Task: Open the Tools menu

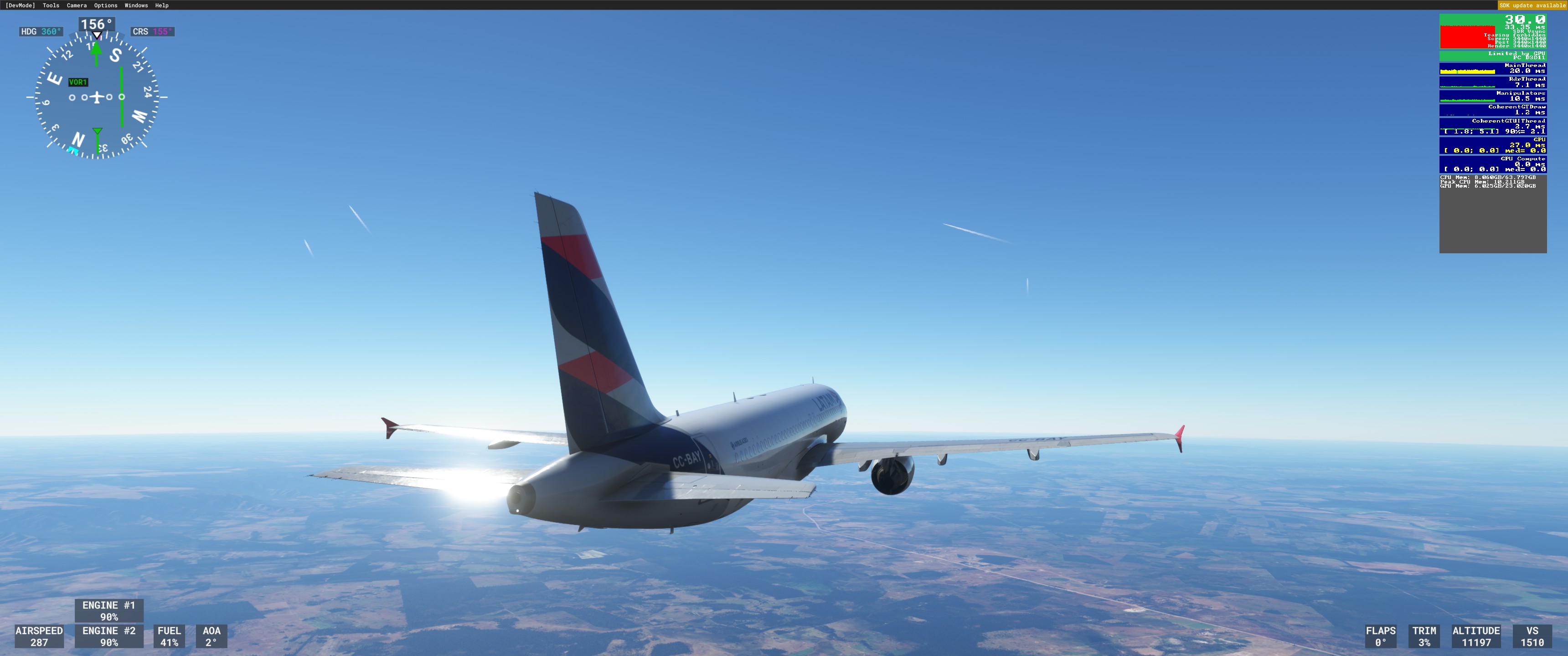Action: click(51, 5)
